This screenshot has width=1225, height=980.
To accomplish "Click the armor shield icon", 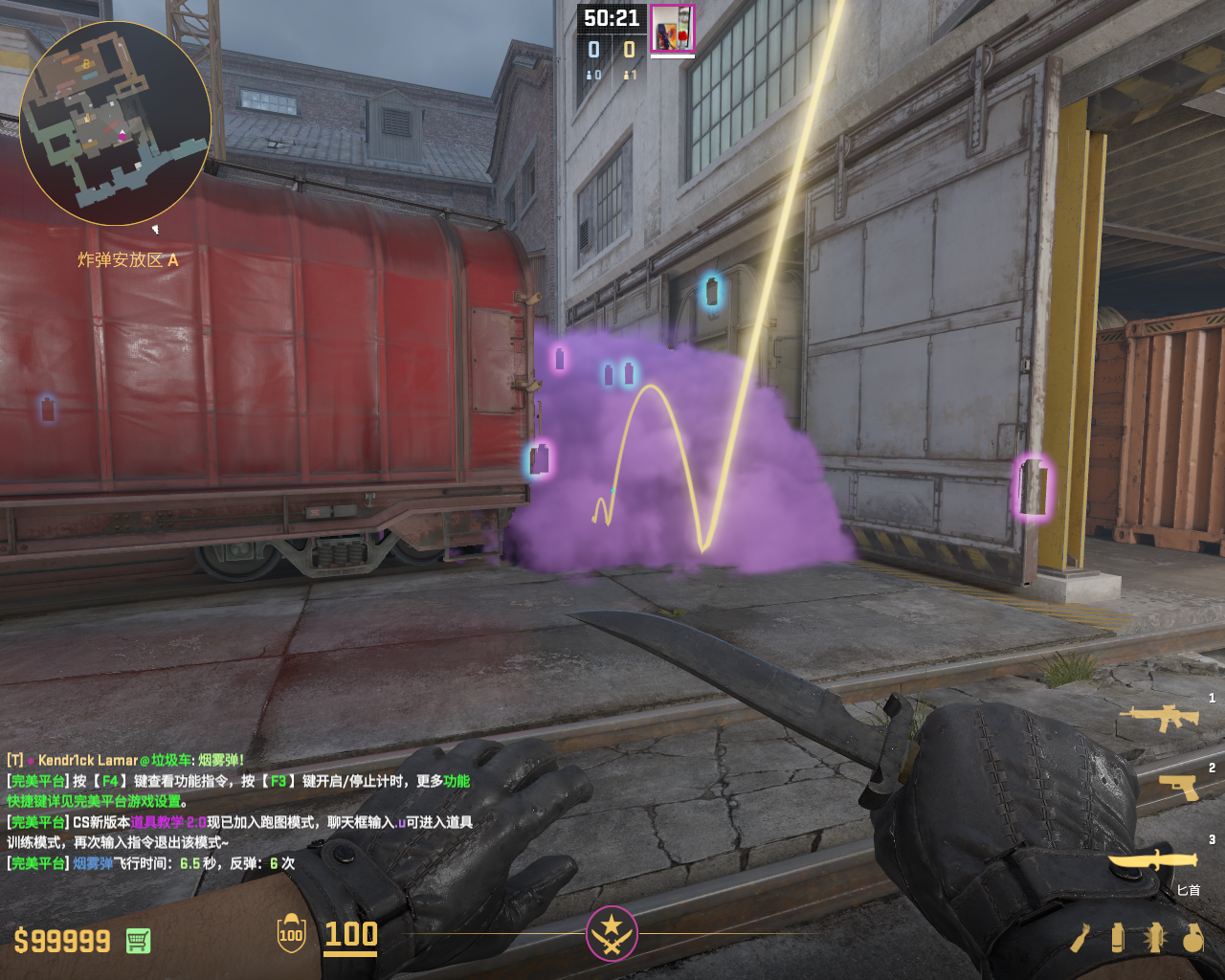I will (x=291, y=934).
